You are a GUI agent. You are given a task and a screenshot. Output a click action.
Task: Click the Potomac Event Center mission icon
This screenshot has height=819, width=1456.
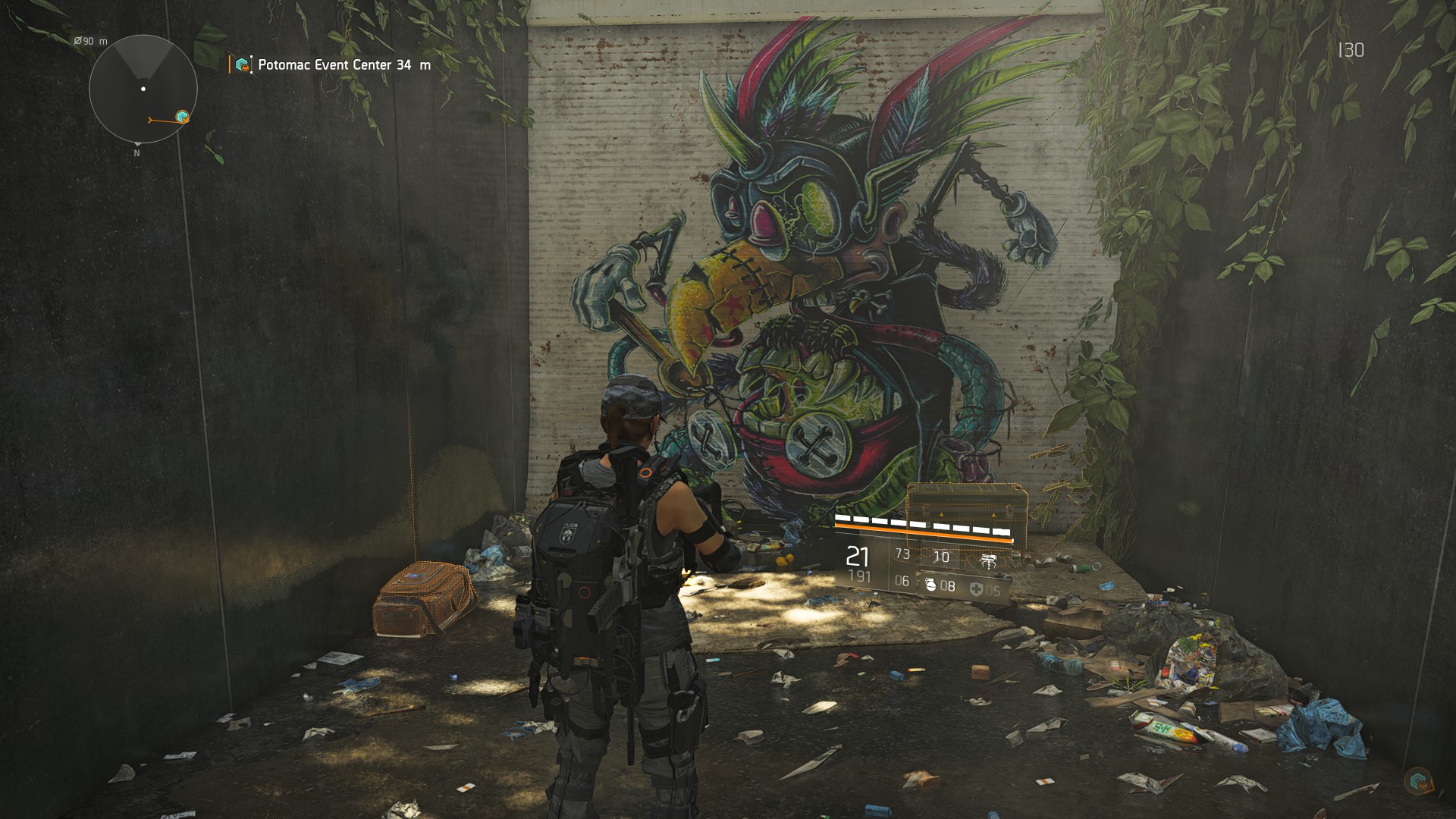point(241,64)
